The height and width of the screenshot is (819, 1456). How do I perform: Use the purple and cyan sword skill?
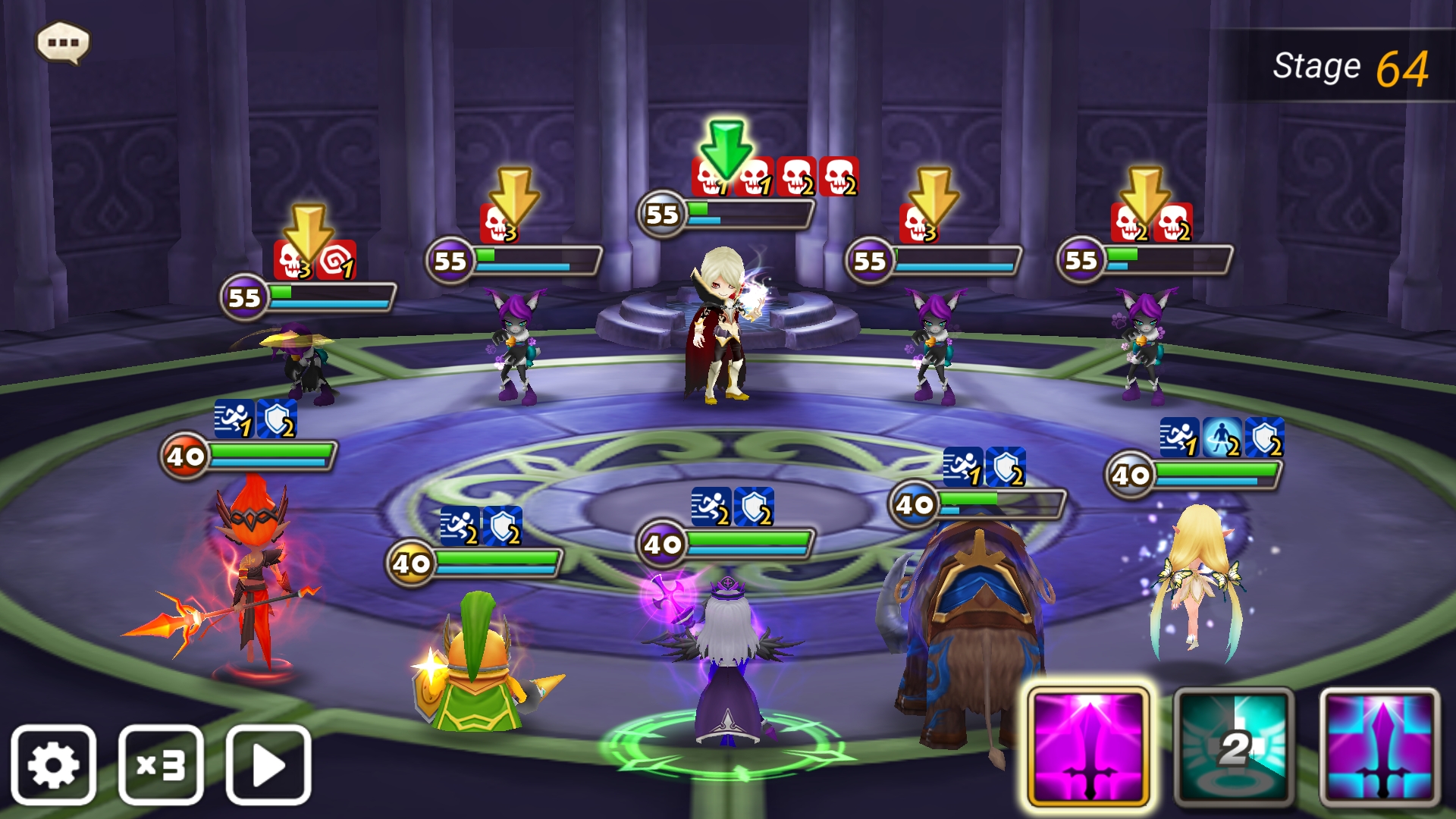[1379, 746]
